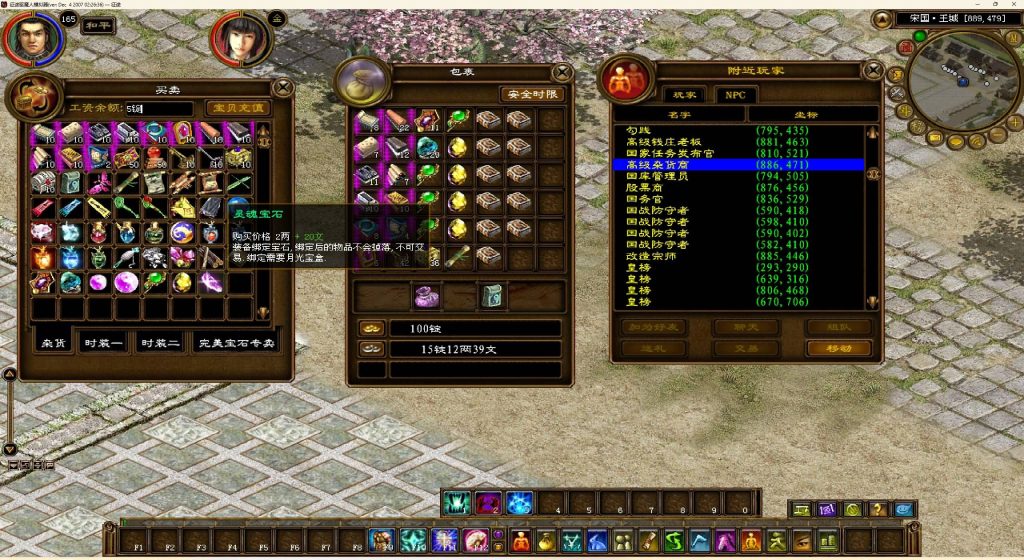
Task: Select the purple pouch in the bag bar
Action: tap(428, 296)
